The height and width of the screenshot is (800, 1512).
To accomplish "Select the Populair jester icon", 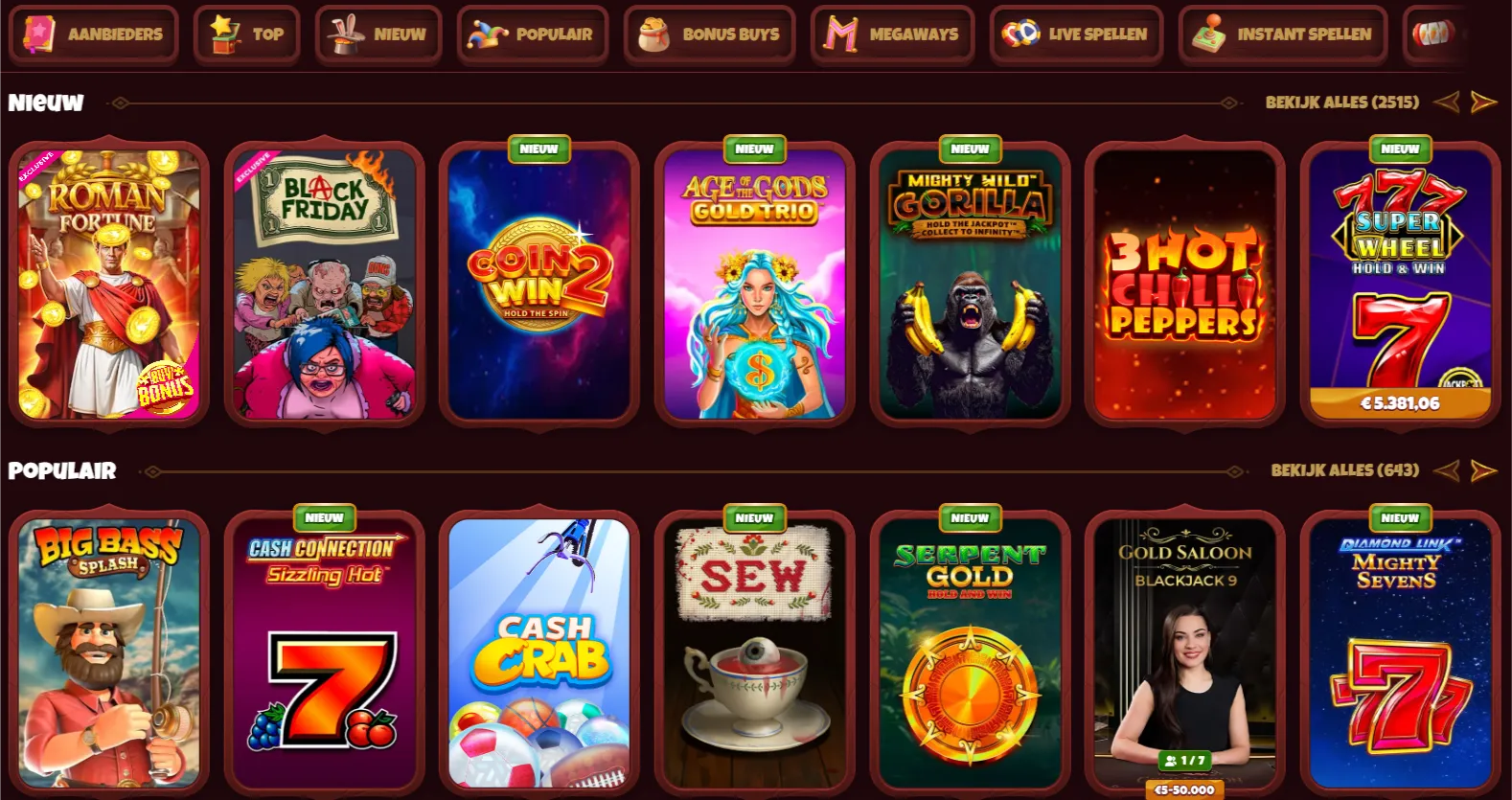I will coord(487,34).
